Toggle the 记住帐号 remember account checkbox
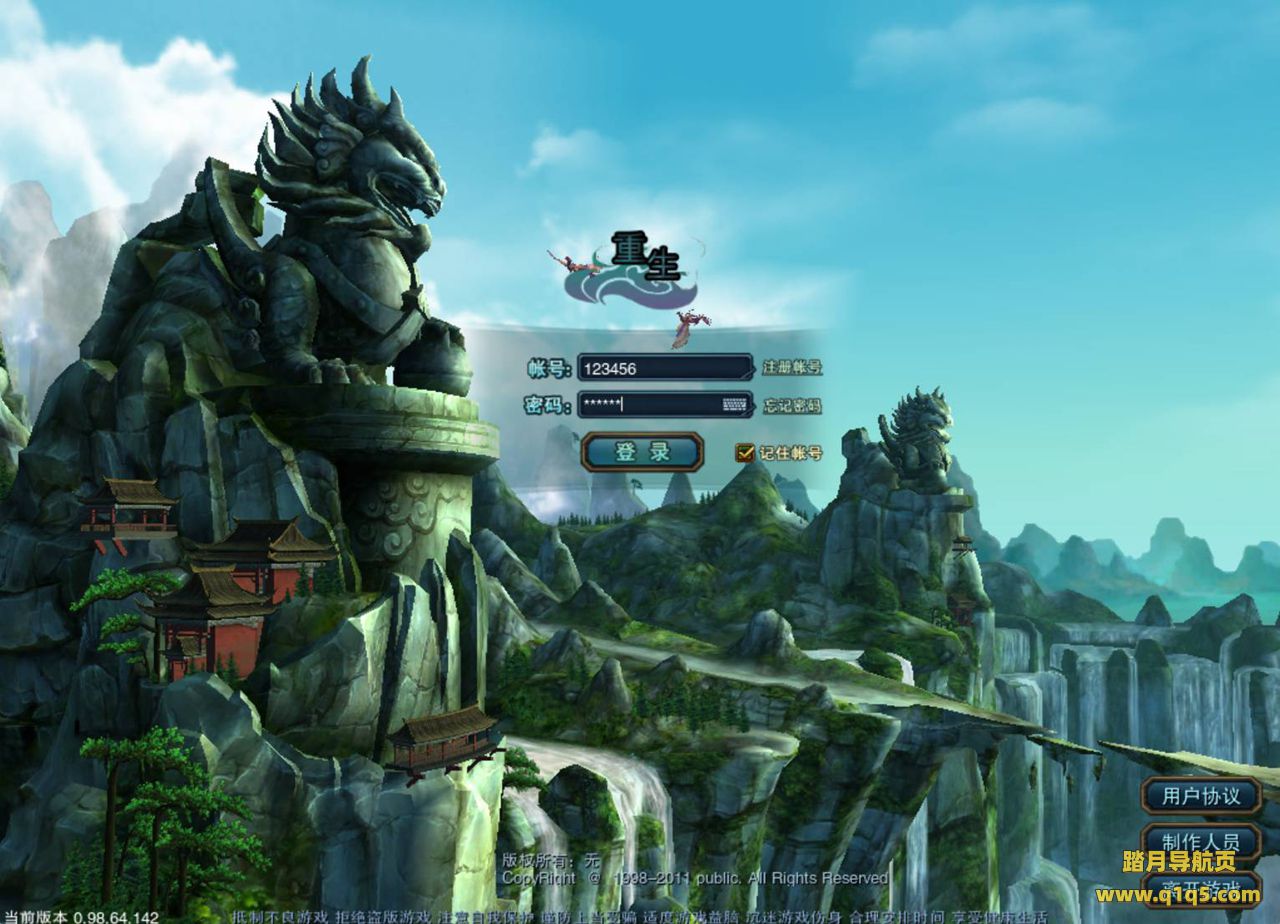 click(744, 453)
